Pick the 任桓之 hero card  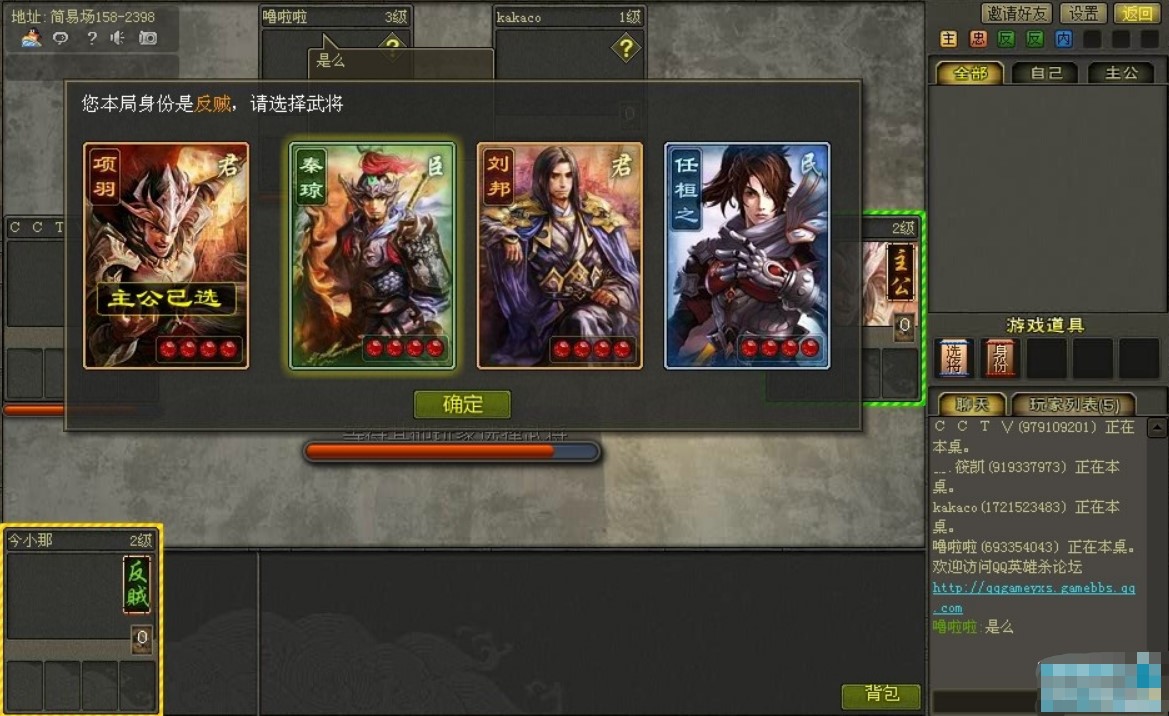click(x=747, y=256)
